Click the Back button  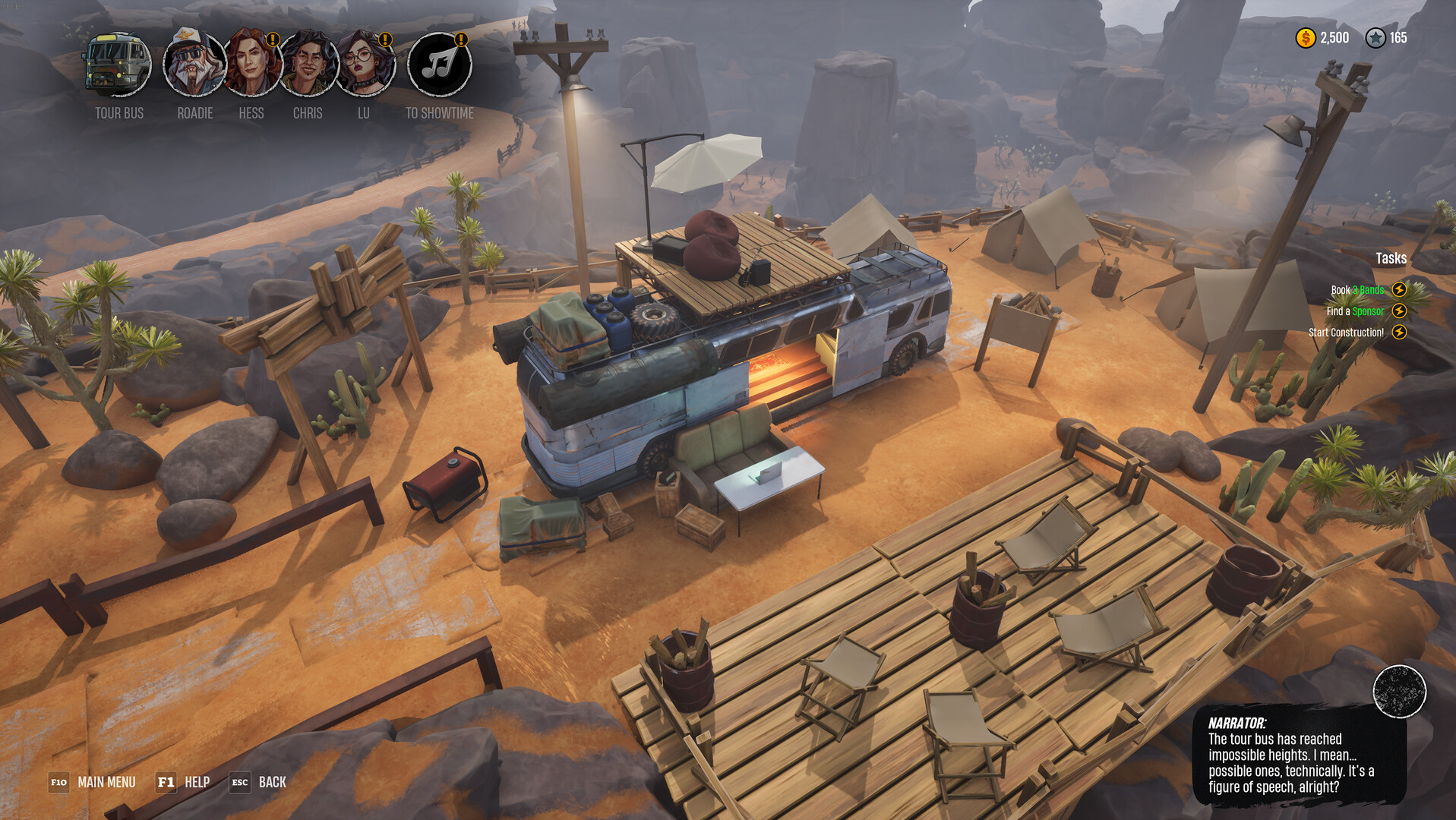[x=258, y=782]
